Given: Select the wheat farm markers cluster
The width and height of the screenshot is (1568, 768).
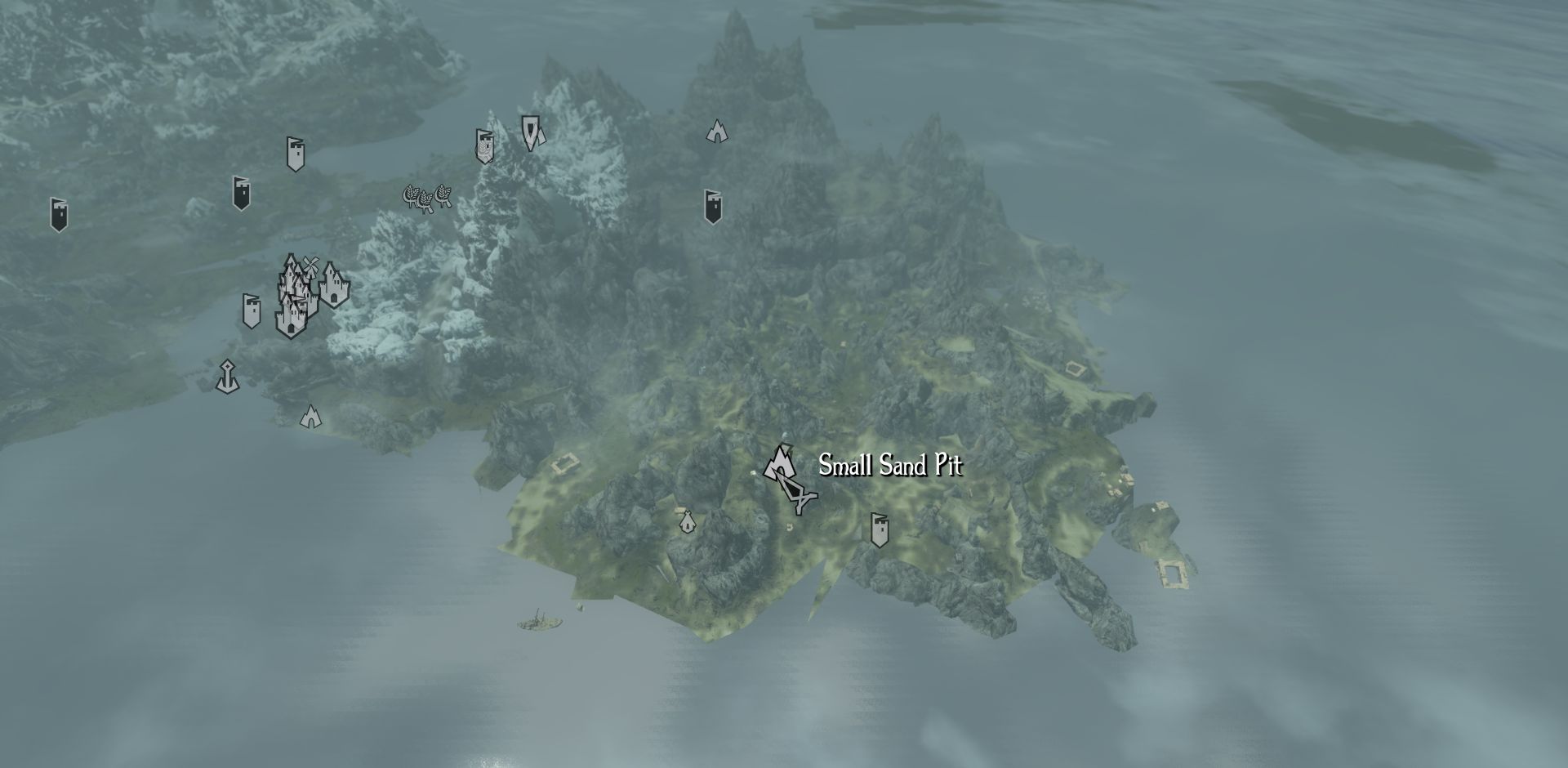Looking at the screenshot, I should (427, 197).
